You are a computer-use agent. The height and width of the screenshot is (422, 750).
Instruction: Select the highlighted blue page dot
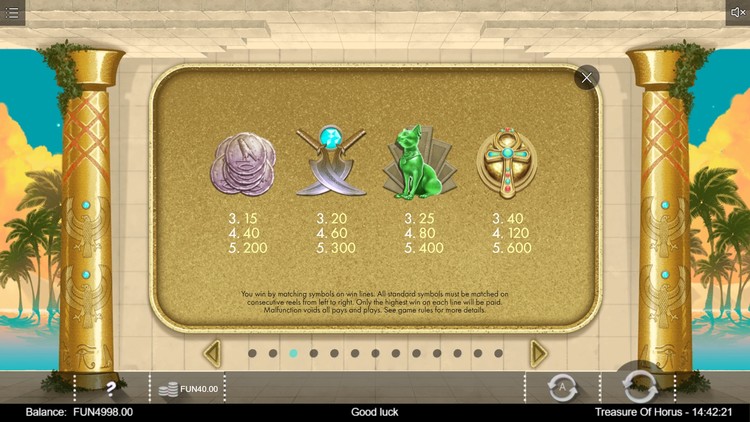(293, 353)
